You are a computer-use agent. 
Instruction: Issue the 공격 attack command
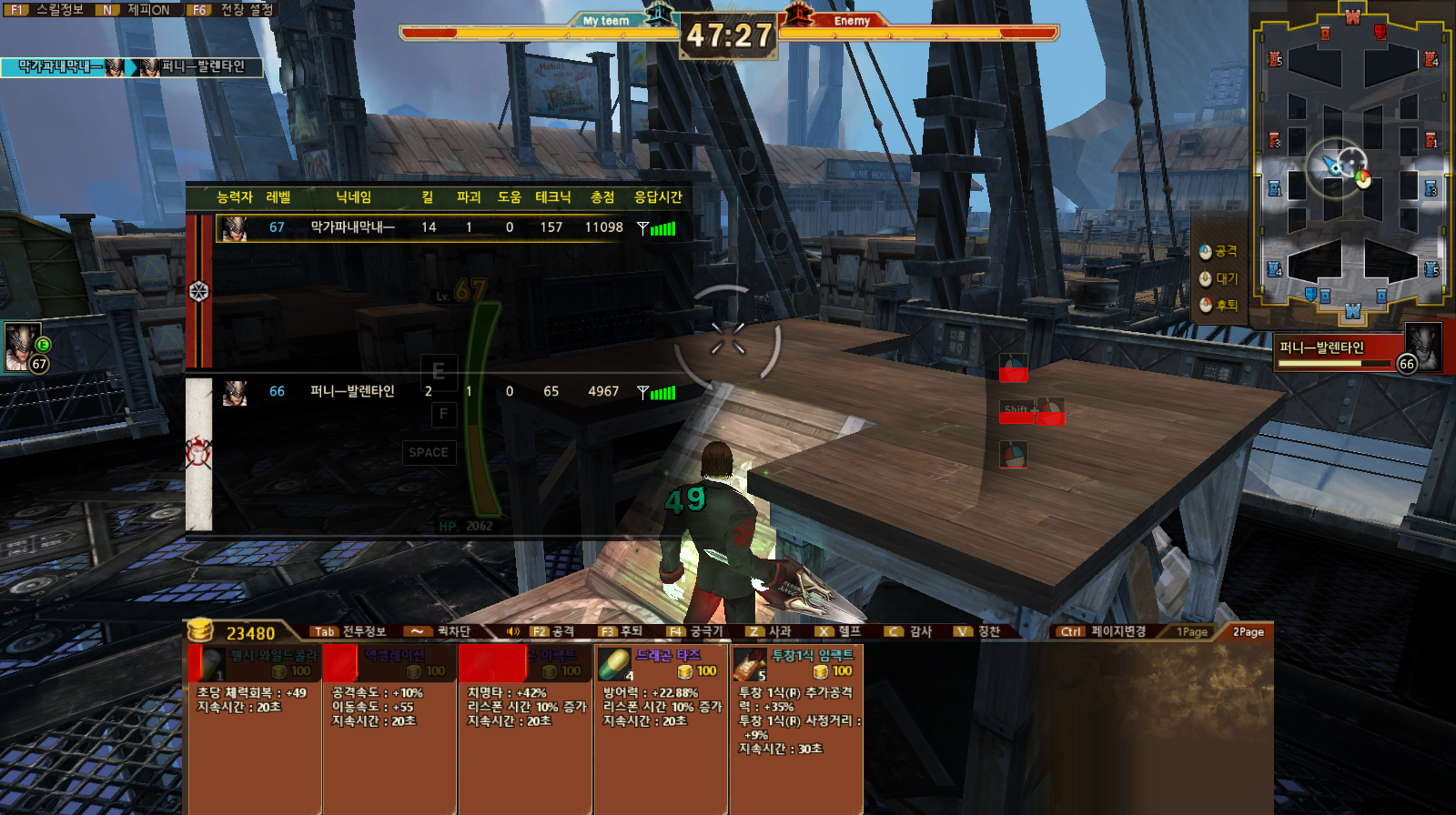pos(1218,251)
